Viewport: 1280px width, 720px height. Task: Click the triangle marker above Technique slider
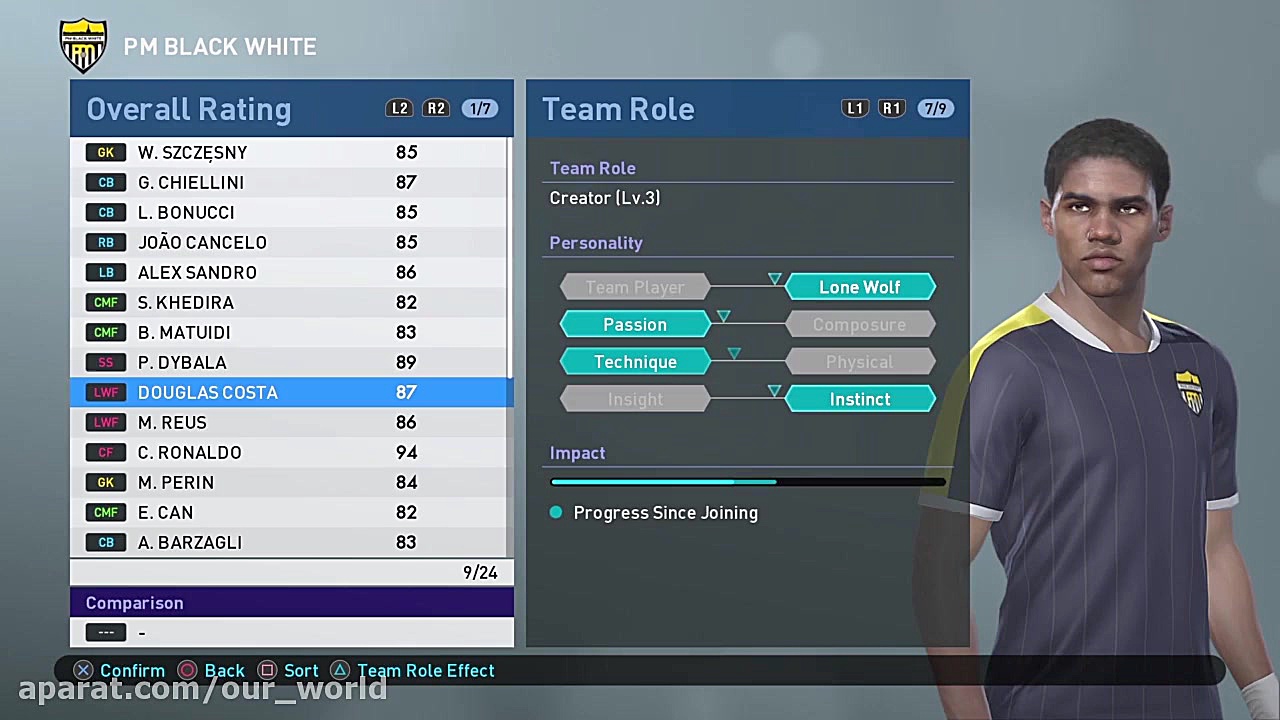(734, 353)
